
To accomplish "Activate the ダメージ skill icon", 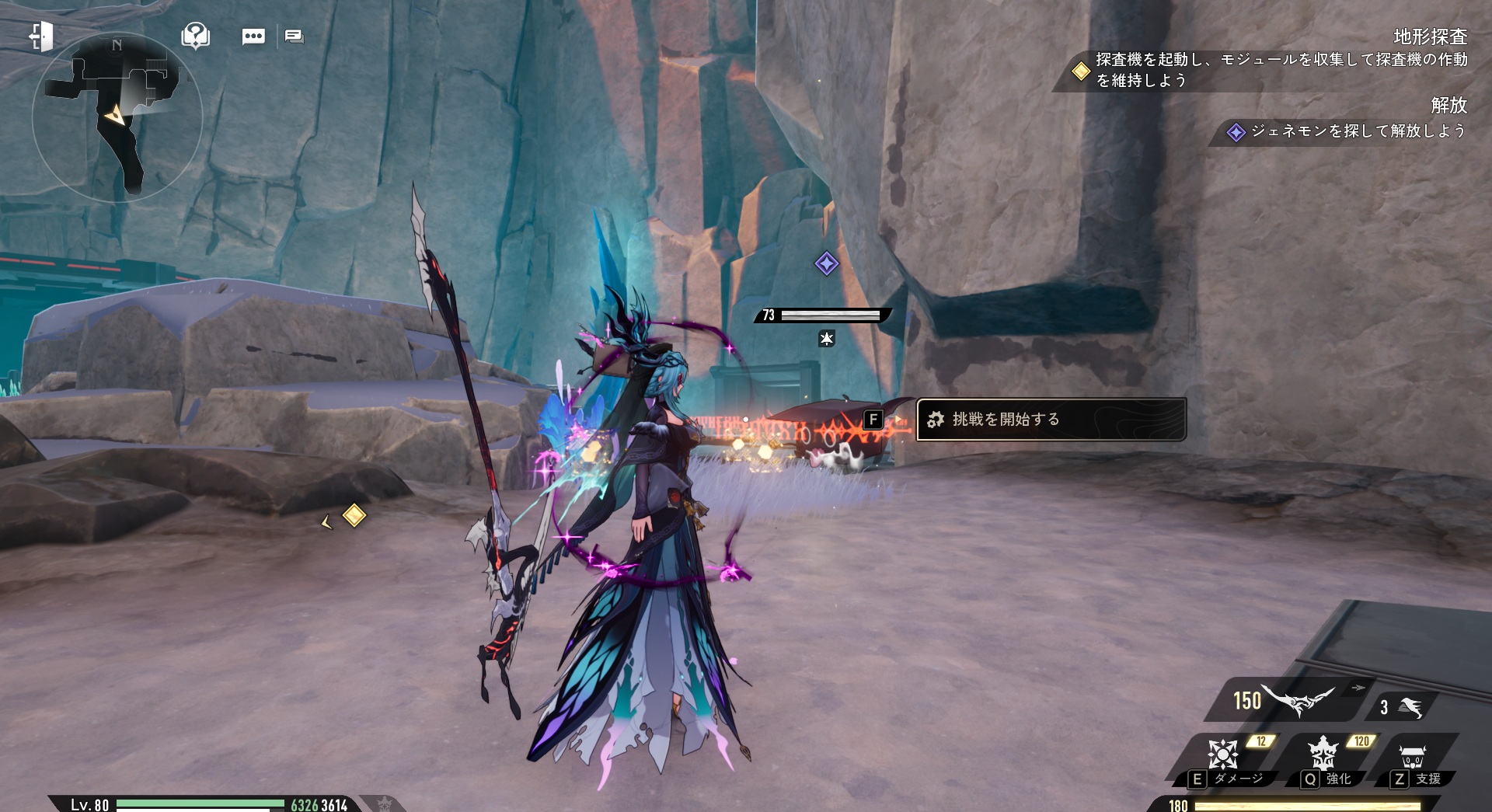I will pyautogui.click(x=1224, y=754).
